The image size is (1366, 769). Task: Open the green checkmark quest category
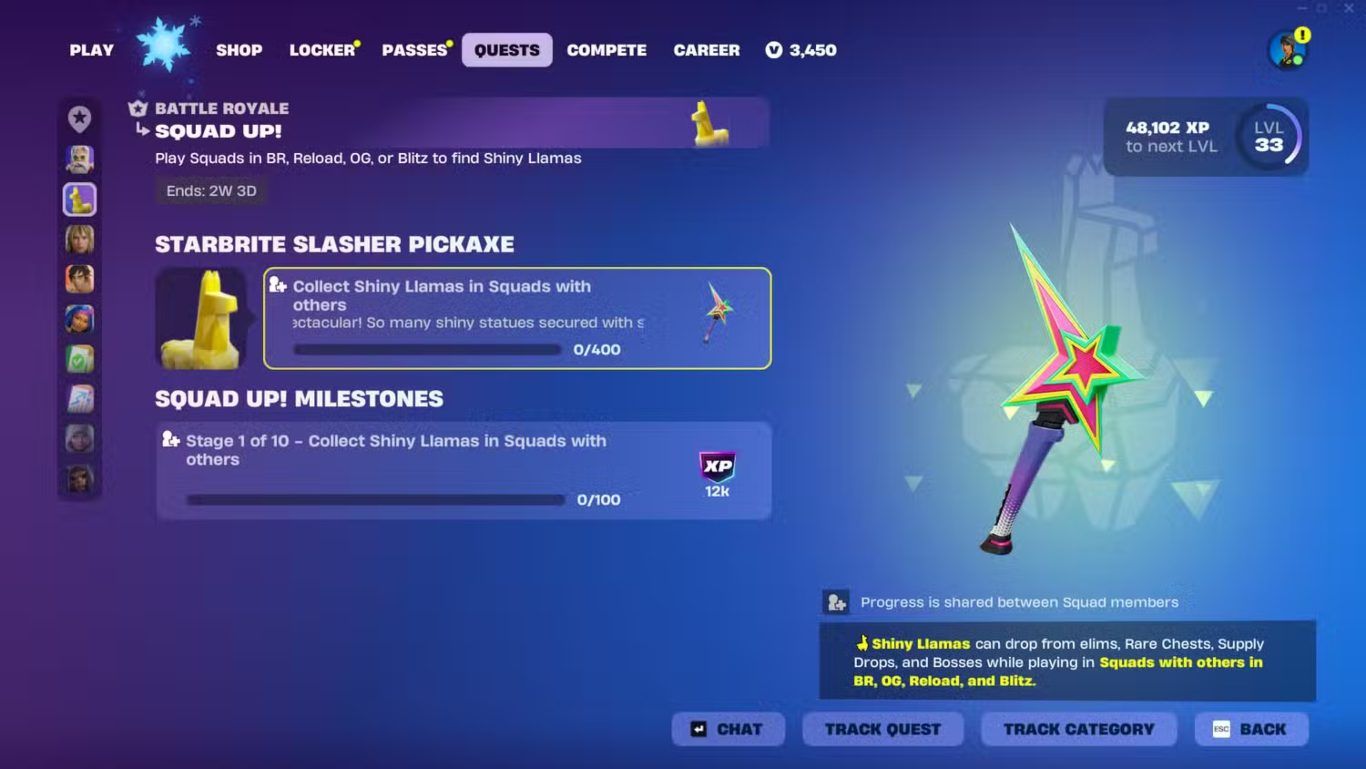[x=80, y=359]
